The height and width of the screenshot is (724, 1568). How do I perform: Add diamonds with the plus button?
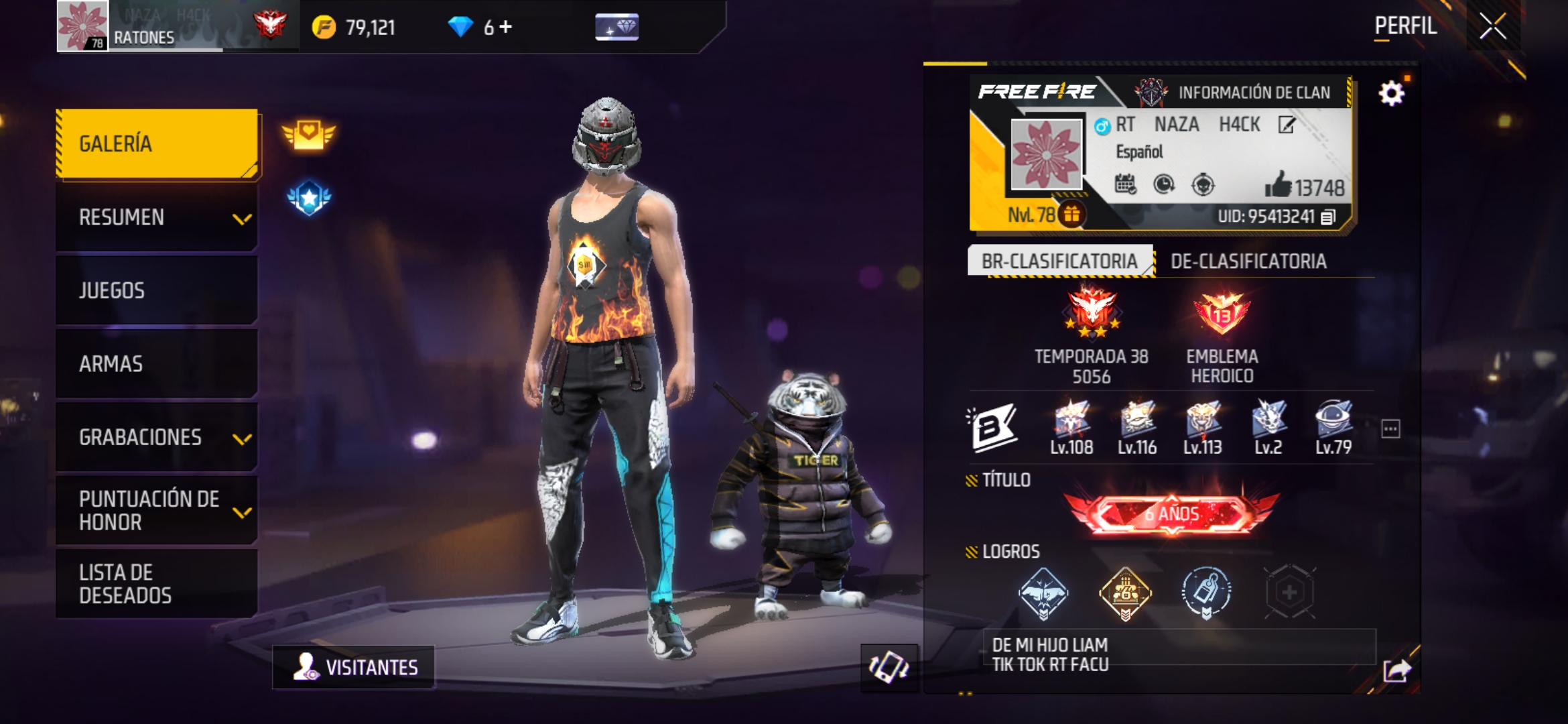point(506,27)
